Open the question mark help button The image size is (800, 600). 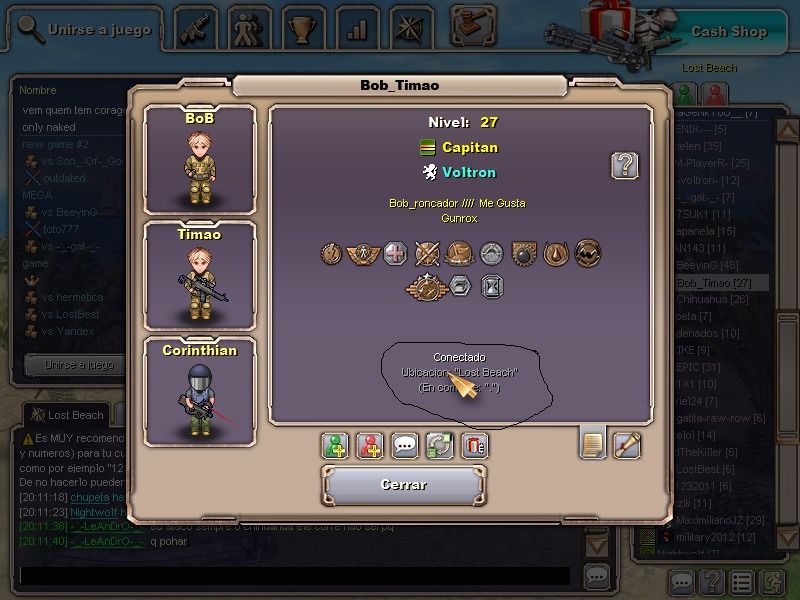point(625,165)
